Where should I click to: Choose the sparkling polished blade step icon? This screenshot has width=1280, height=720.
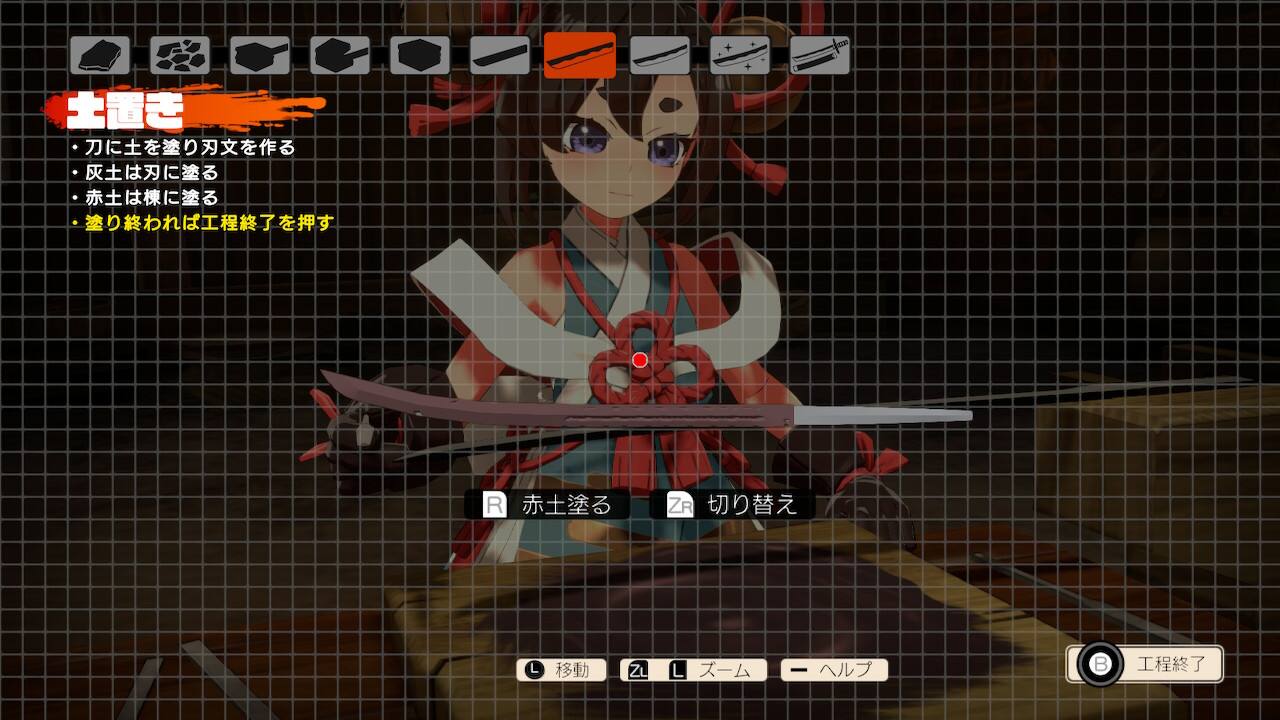coord(740,55)
